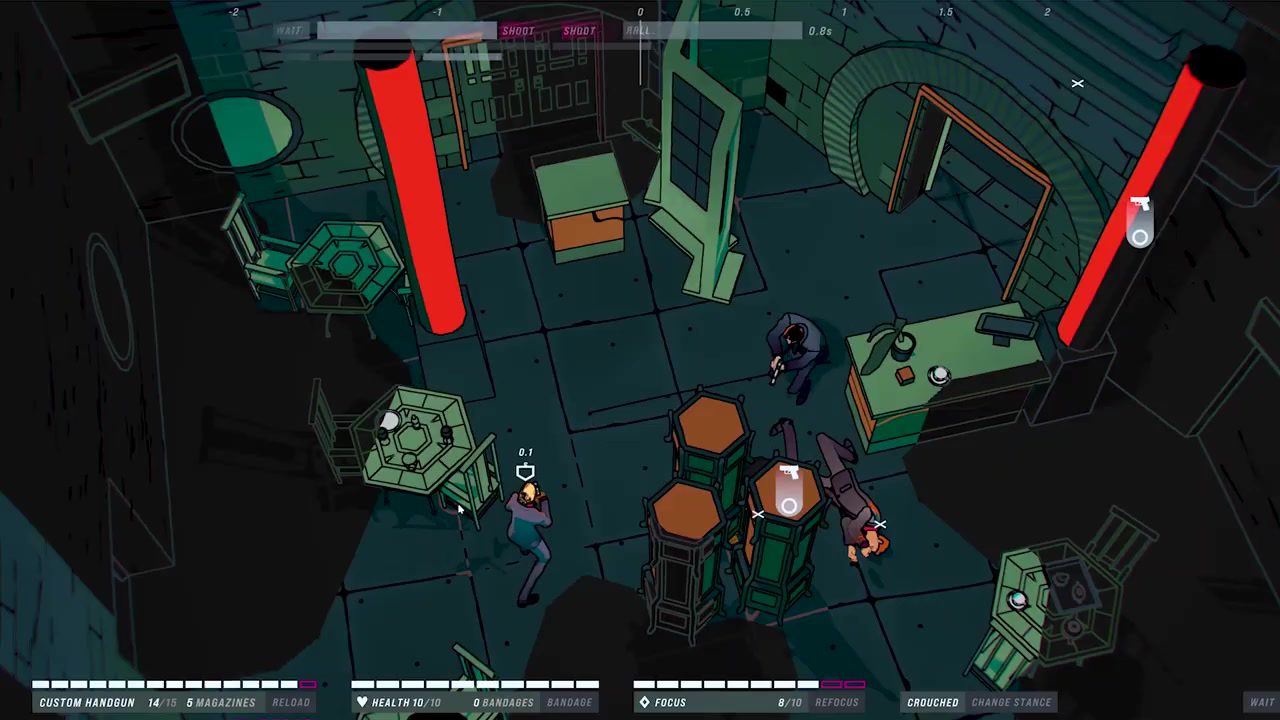The width and height of the screenshot is (1280, 720).
Task: Click the X marker left of the downed enemy
Action: point(758,514)
